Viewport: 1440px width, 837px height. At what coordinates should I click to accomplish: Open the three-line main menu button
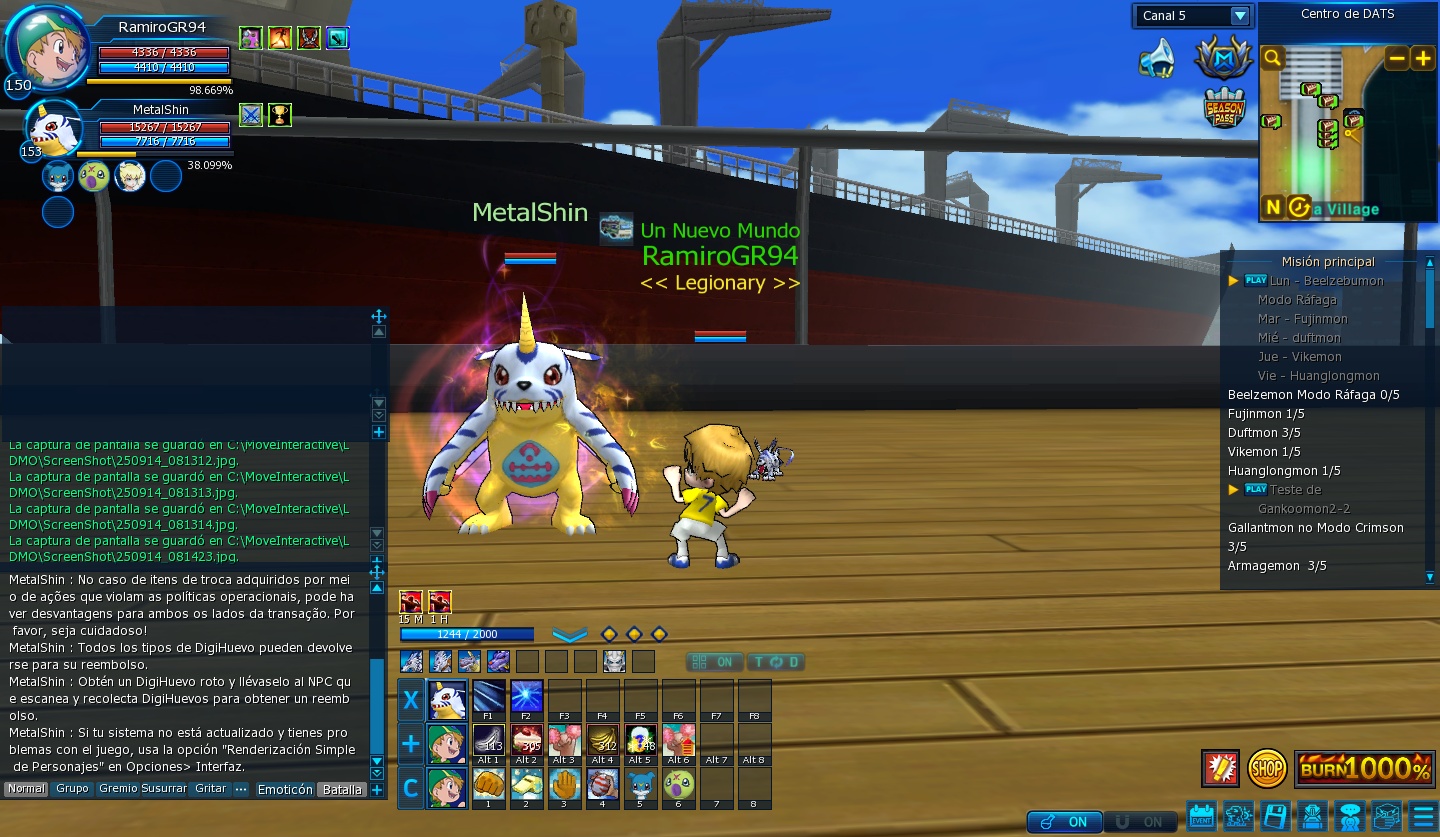(x=1422, y=815)
